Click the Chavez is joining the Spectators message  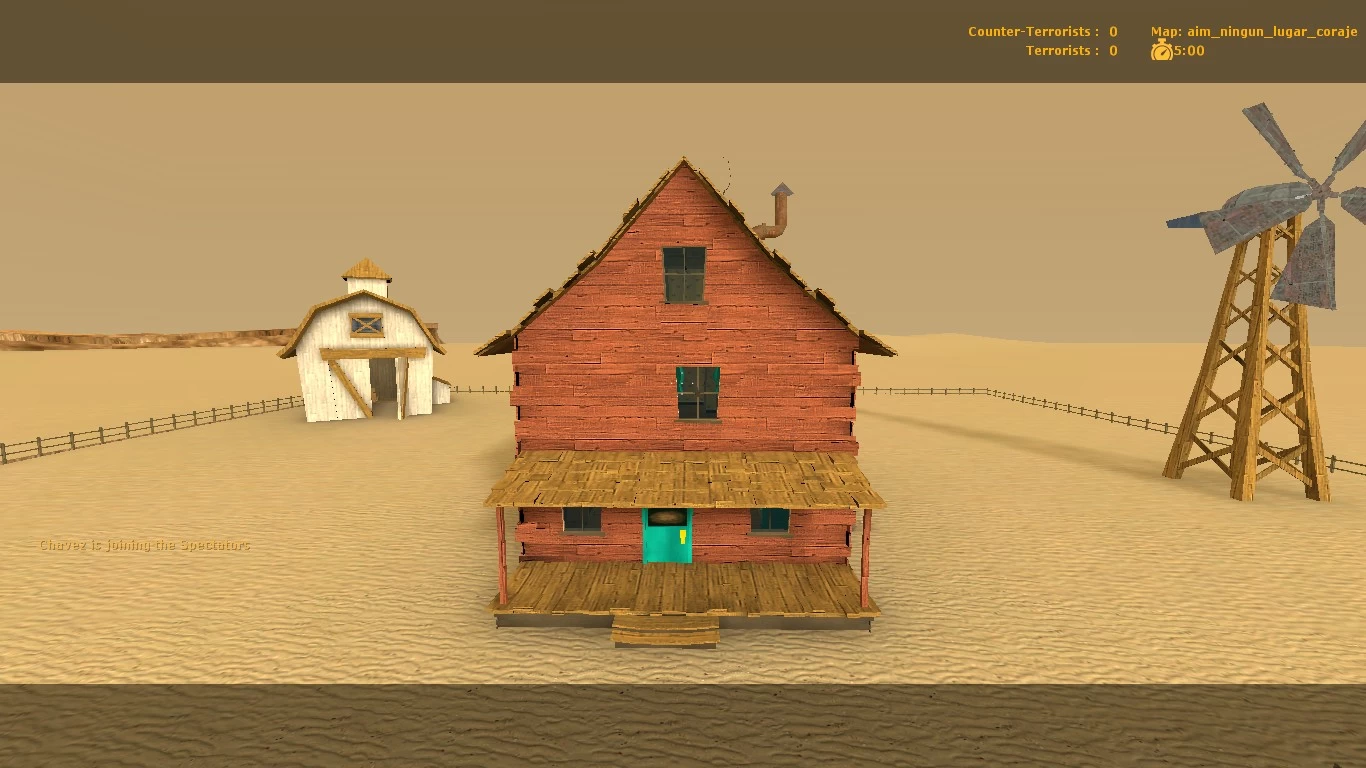[143, 545]
